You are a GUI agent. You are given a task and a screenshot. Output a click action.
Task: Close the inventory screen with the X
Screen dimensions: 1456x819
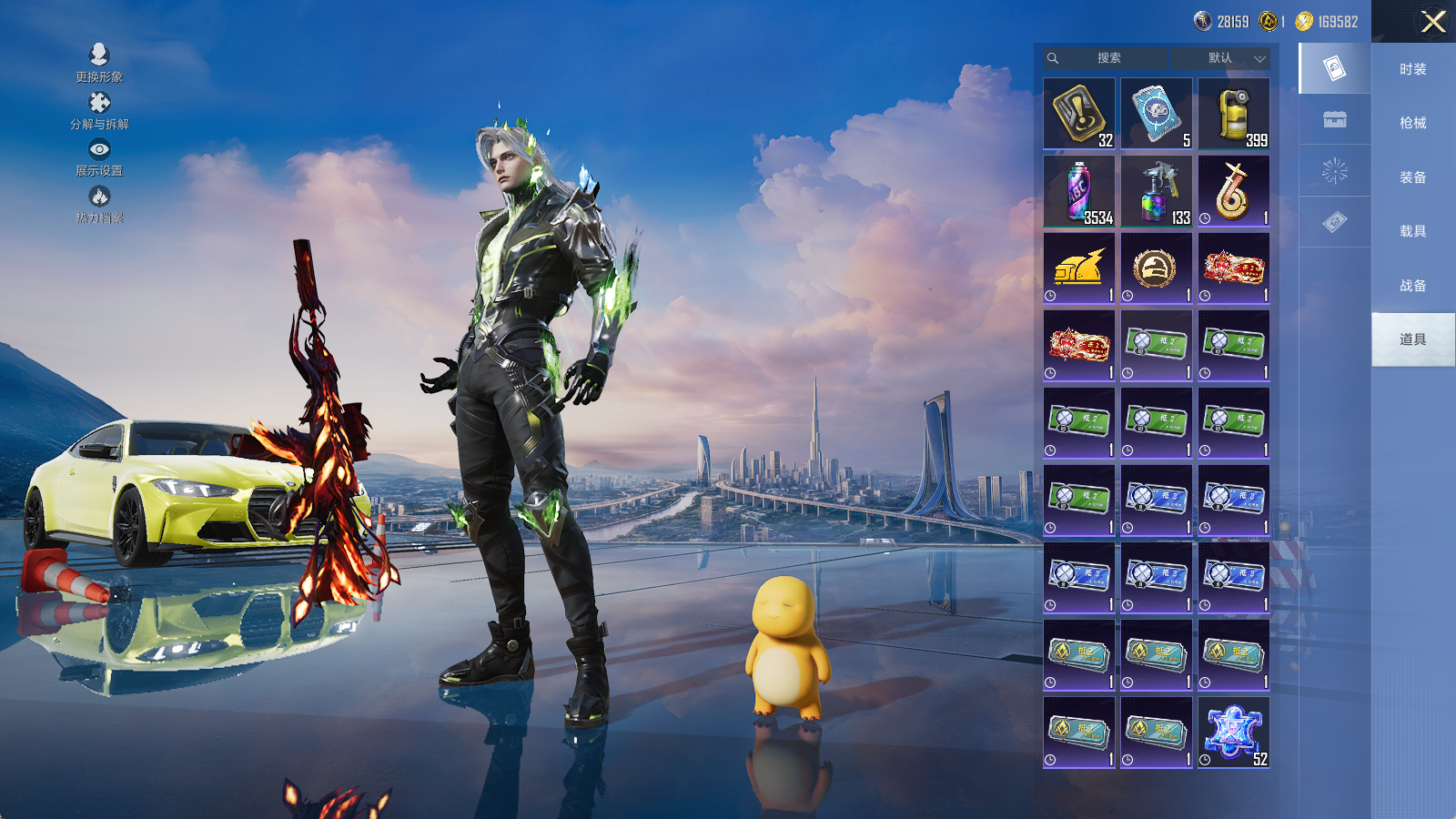click(x=1433, y=22)
